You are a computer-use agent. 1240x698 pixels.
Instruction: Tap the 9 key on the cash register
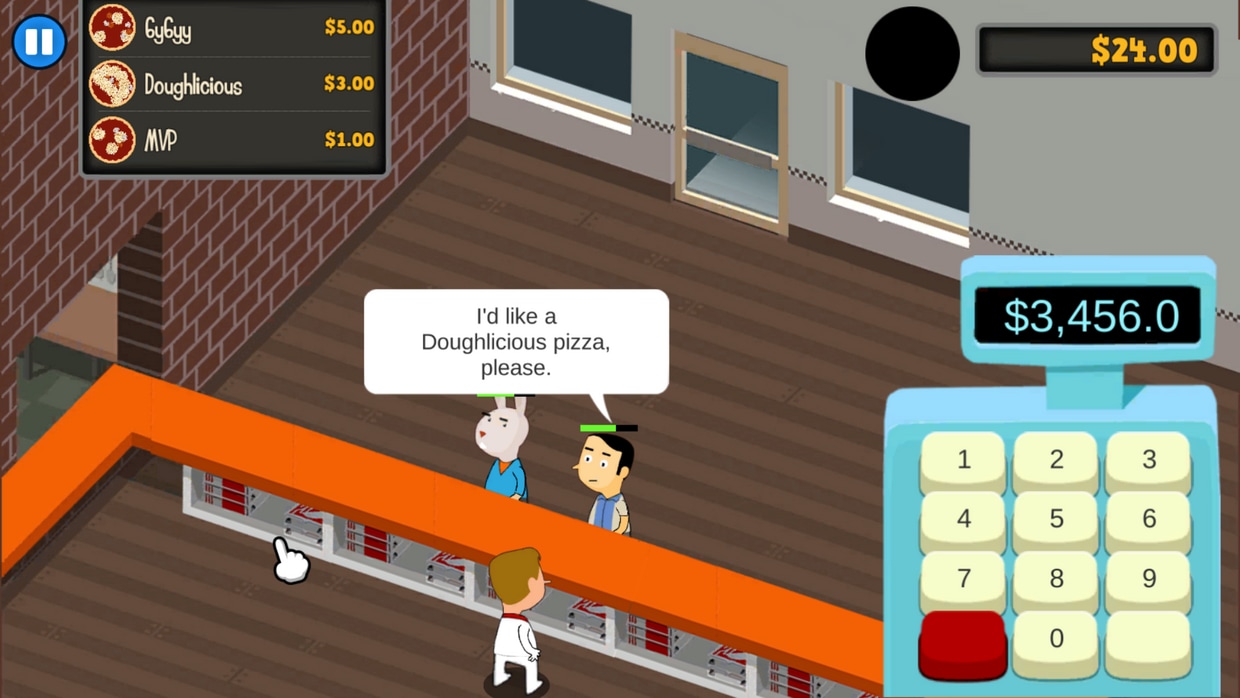(1148, 579)
